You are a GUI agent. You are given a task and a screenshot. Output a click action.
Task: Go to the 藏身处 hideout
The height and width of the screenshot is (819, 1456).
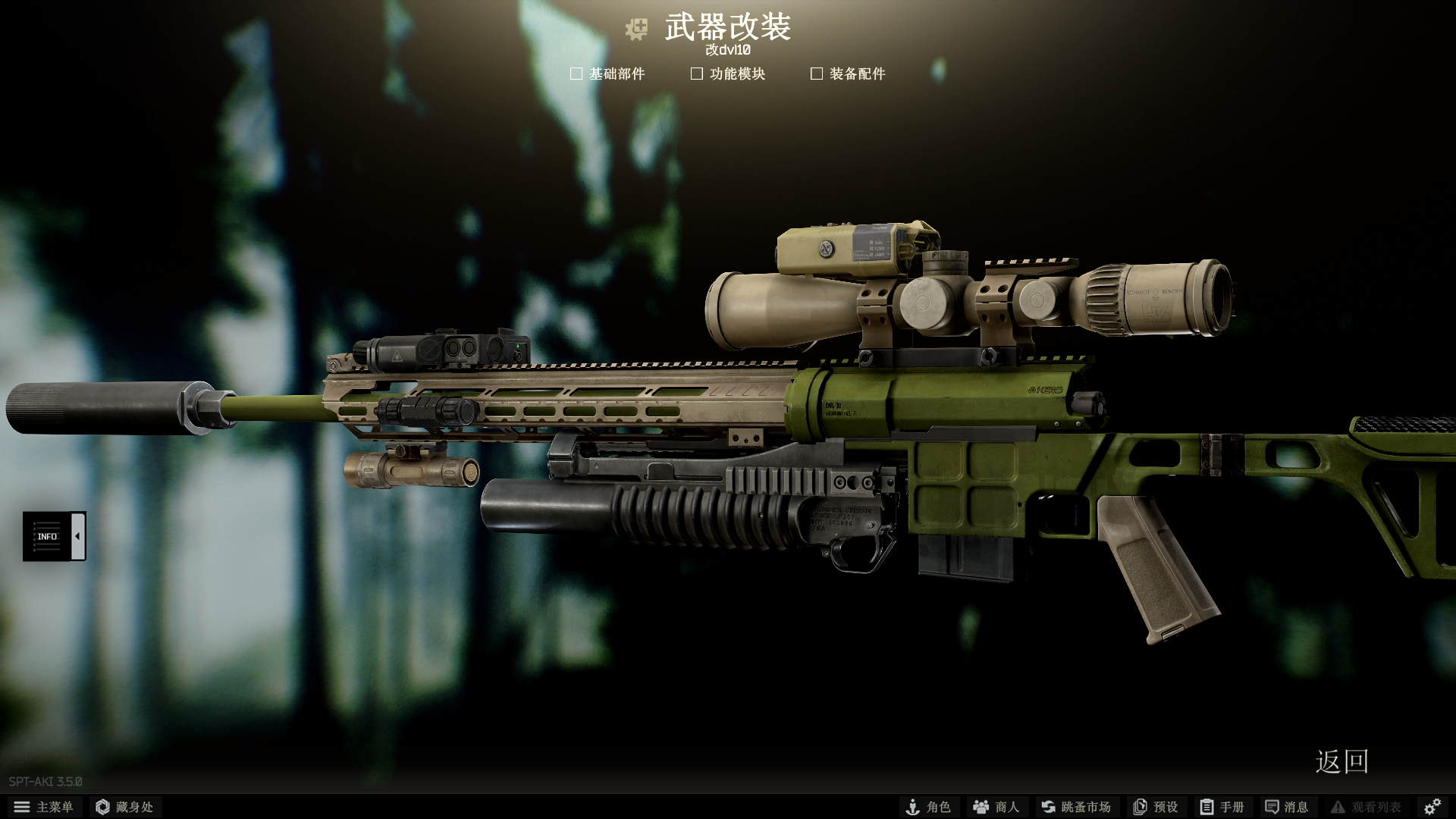(x=125, y=807)
